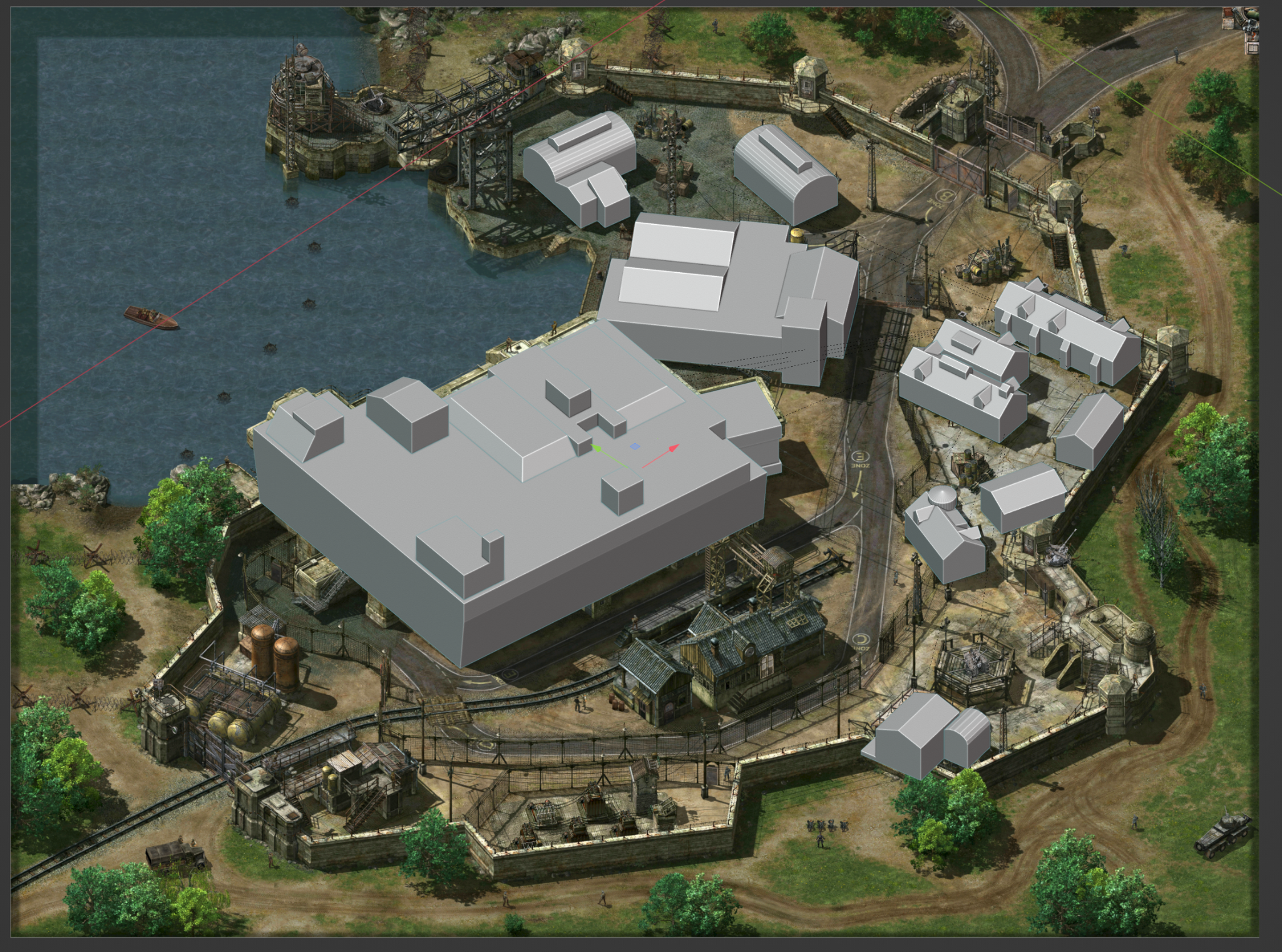Open the notebook pages icon
1282x952 pixels.
click(x=1253, y=48)
